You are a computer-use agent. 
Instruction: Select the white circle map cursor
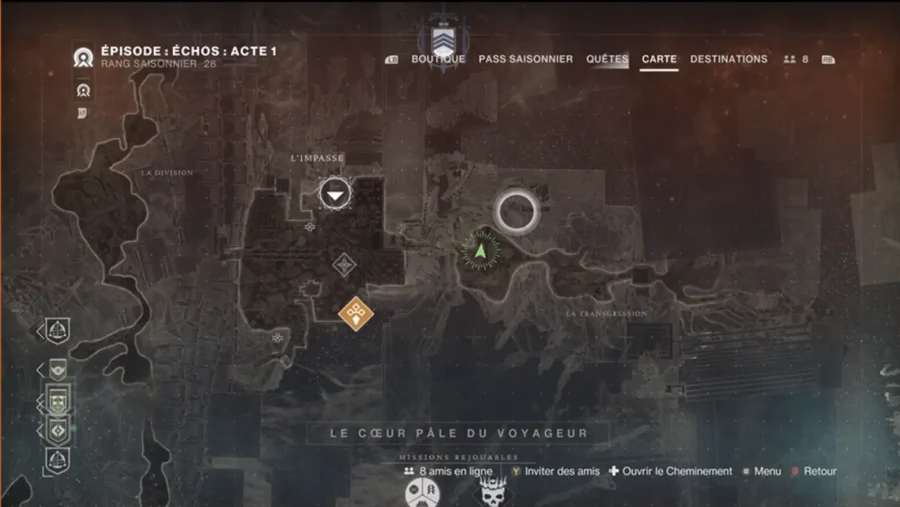pyautogui.click(x=517, y=210)
